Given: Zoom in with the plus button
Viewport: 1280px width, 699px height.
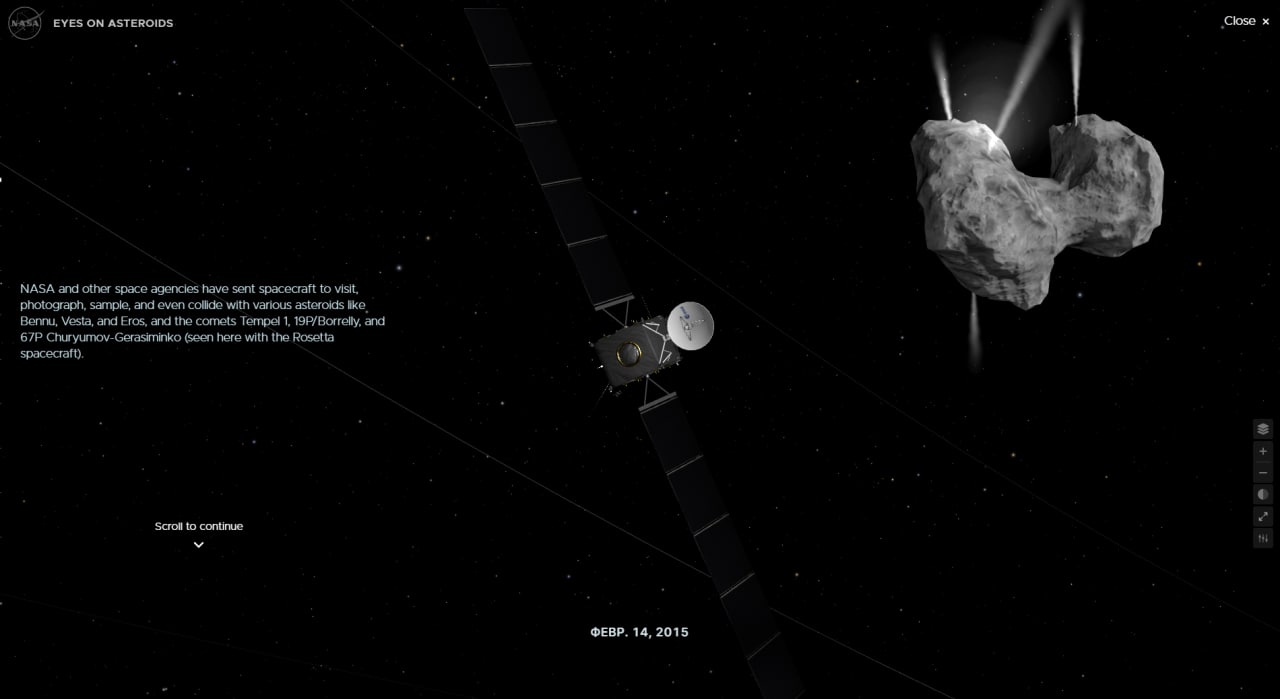Looking at the screenshot, I should (x=1263, y=451).
